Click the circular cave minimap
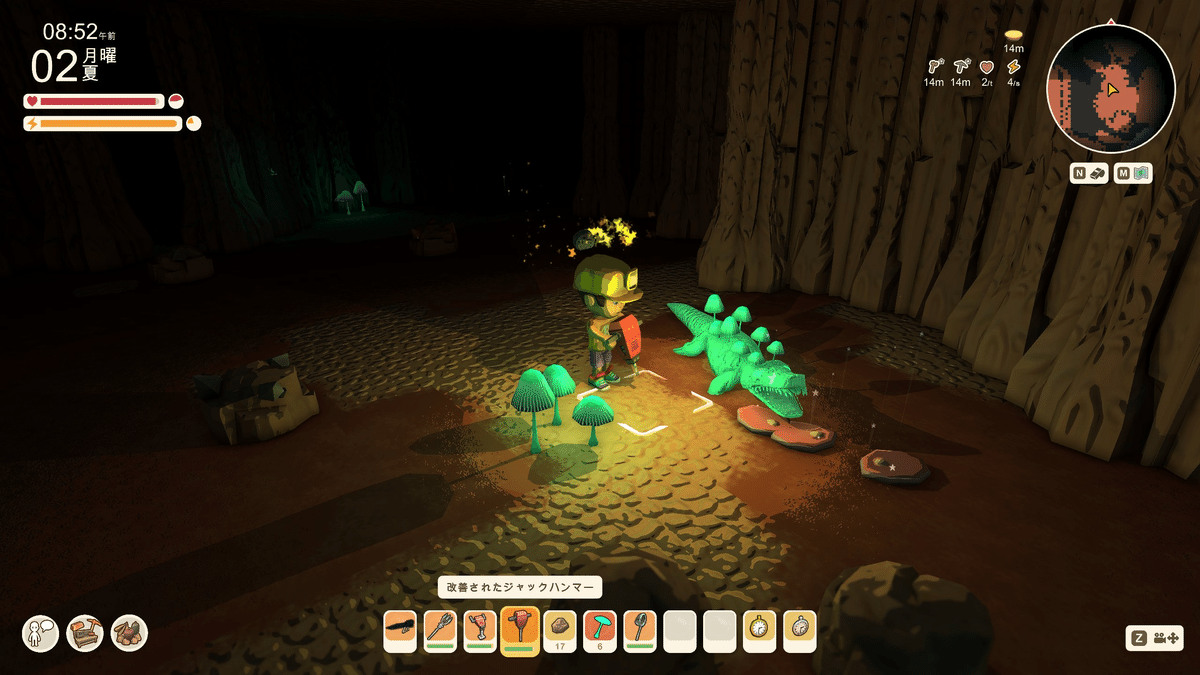The height and width of the screenshot is (675, 1200). coord(1110,88)
